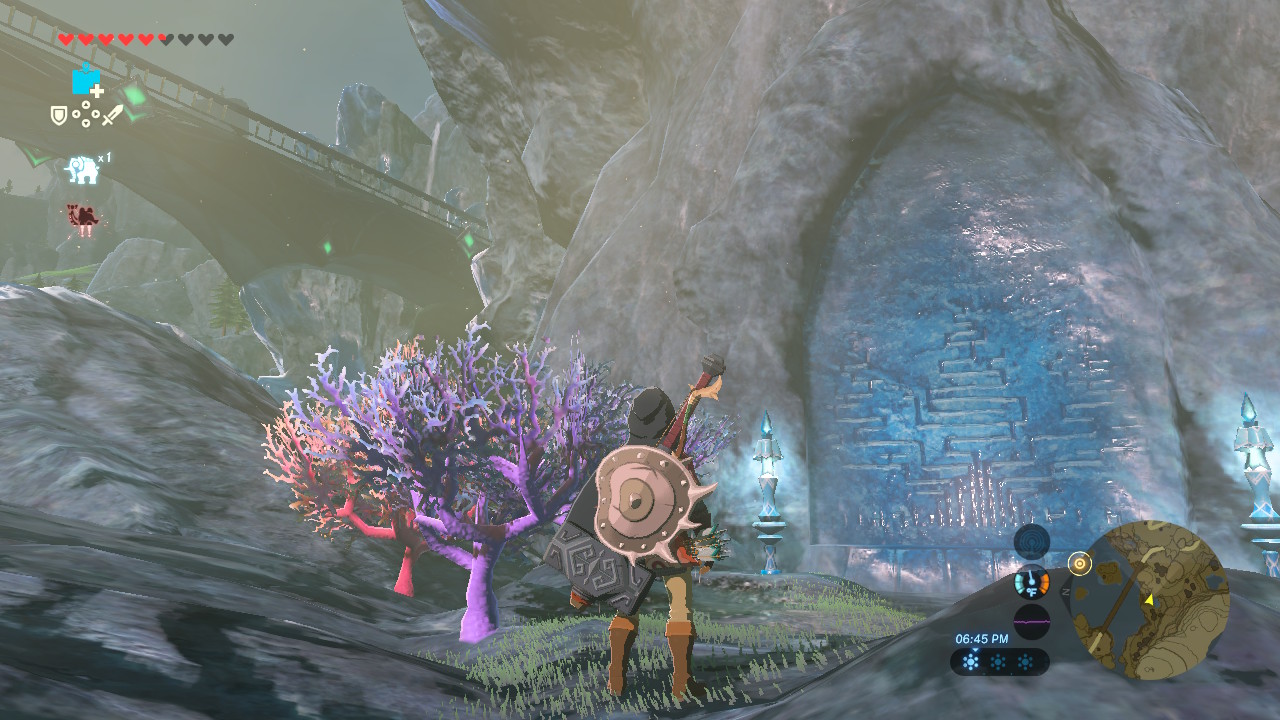This screenshot has height=720, width=1280.
Task: Select the yellow shrine marker on the minimap
Action: tap(1080, 562)
